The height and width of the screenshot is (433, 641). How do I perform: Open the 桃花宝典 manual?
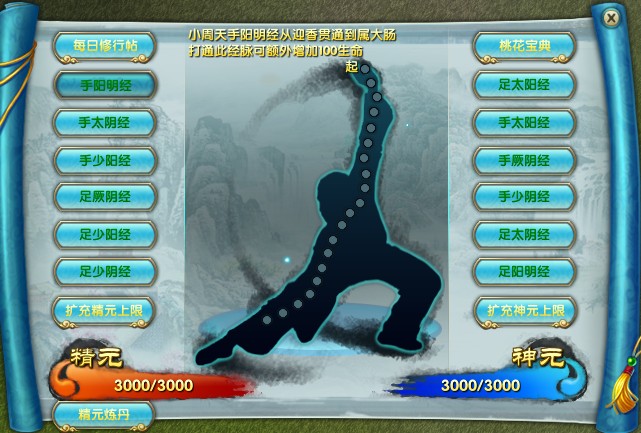tap(524, 47)
